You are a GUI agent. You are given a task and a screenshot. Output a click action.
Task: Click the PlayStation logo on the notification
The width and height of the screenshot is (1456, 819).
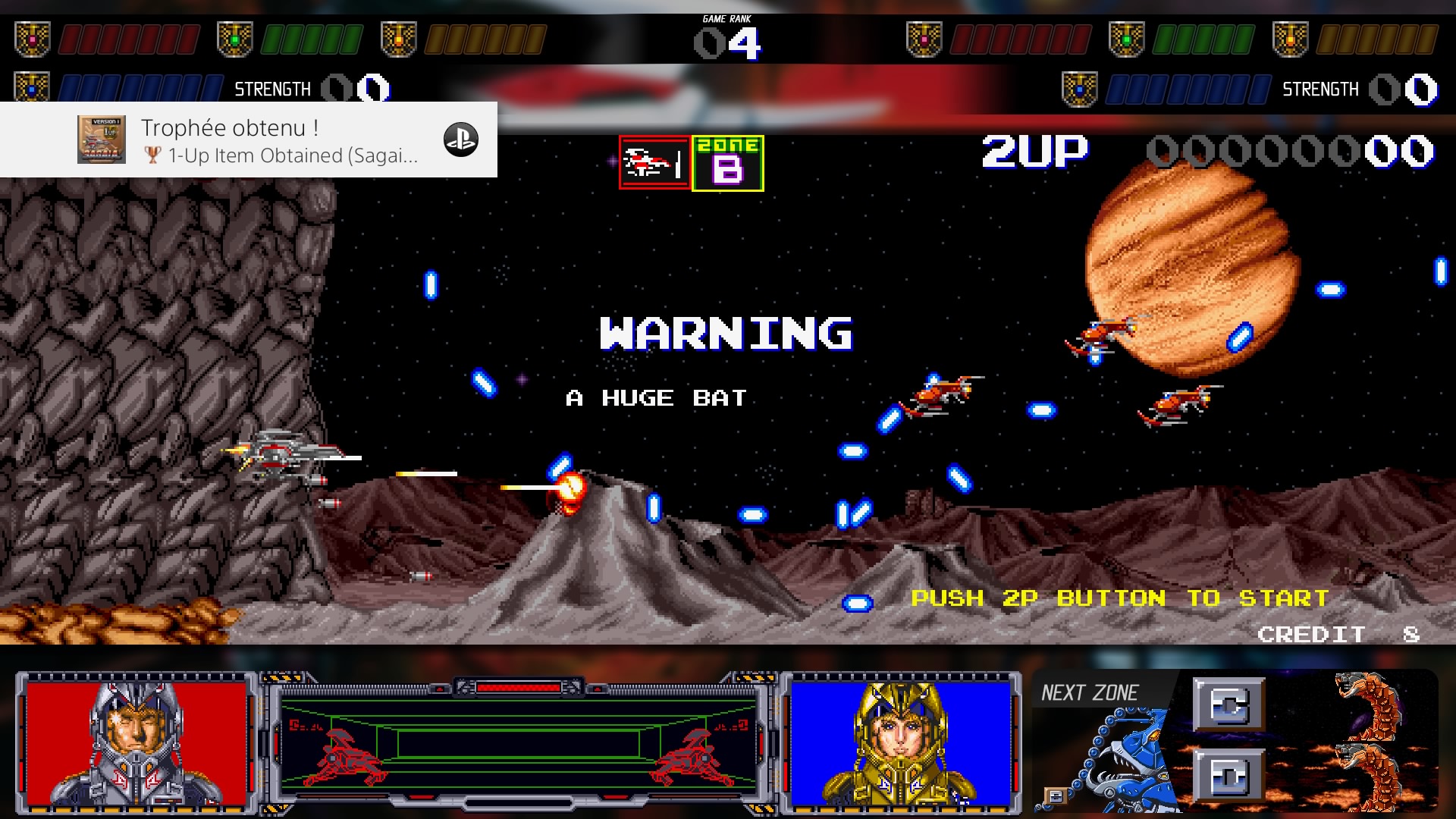461,140
